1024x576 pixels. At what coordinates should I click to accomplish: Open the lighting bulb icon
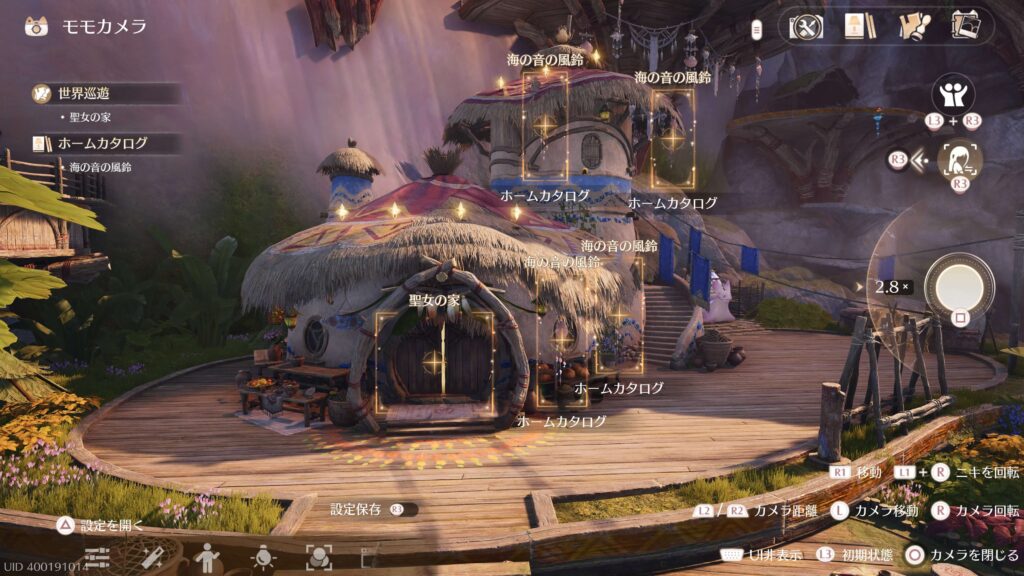tap(263, 556)
